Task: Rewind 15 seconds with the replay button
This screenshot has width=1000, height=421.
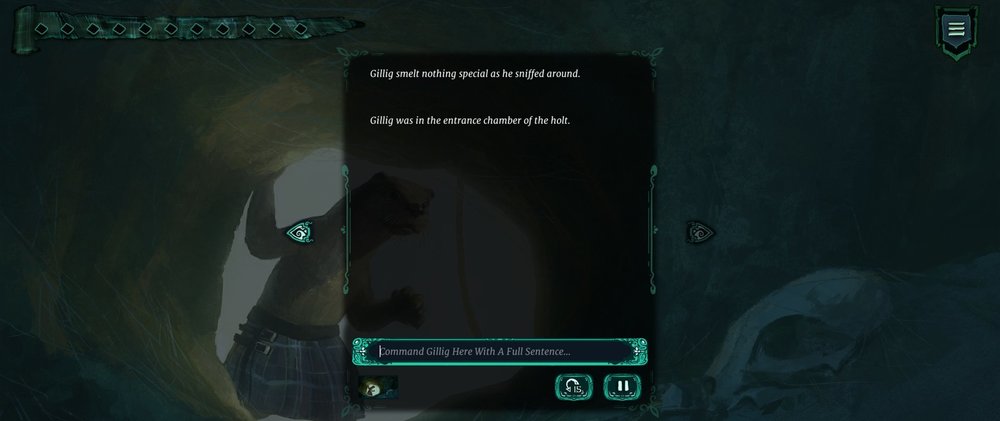Action: pyautogui.click(x=574, y=385)
